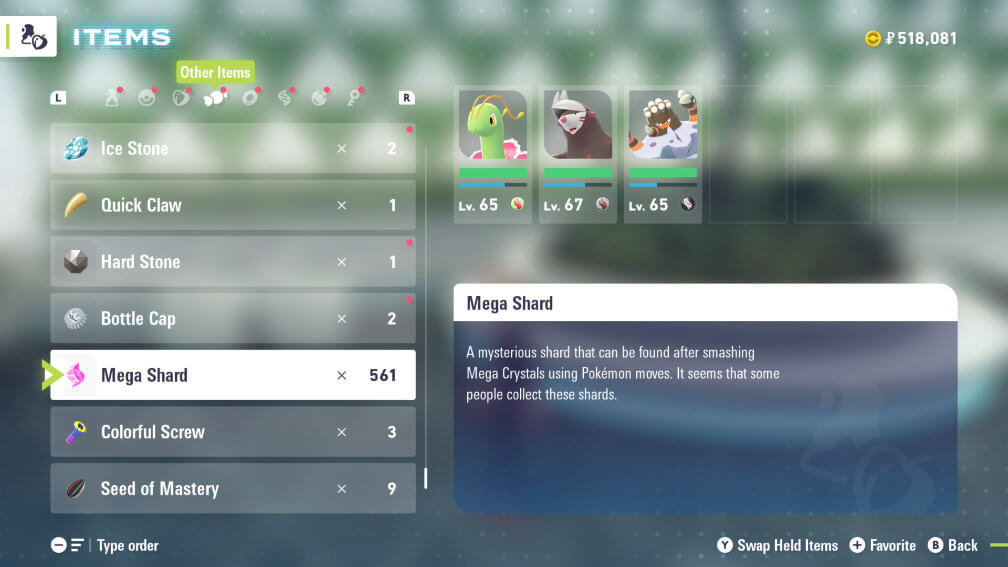
Task: Activate Swap Held Items
Action: coord(778,545)
